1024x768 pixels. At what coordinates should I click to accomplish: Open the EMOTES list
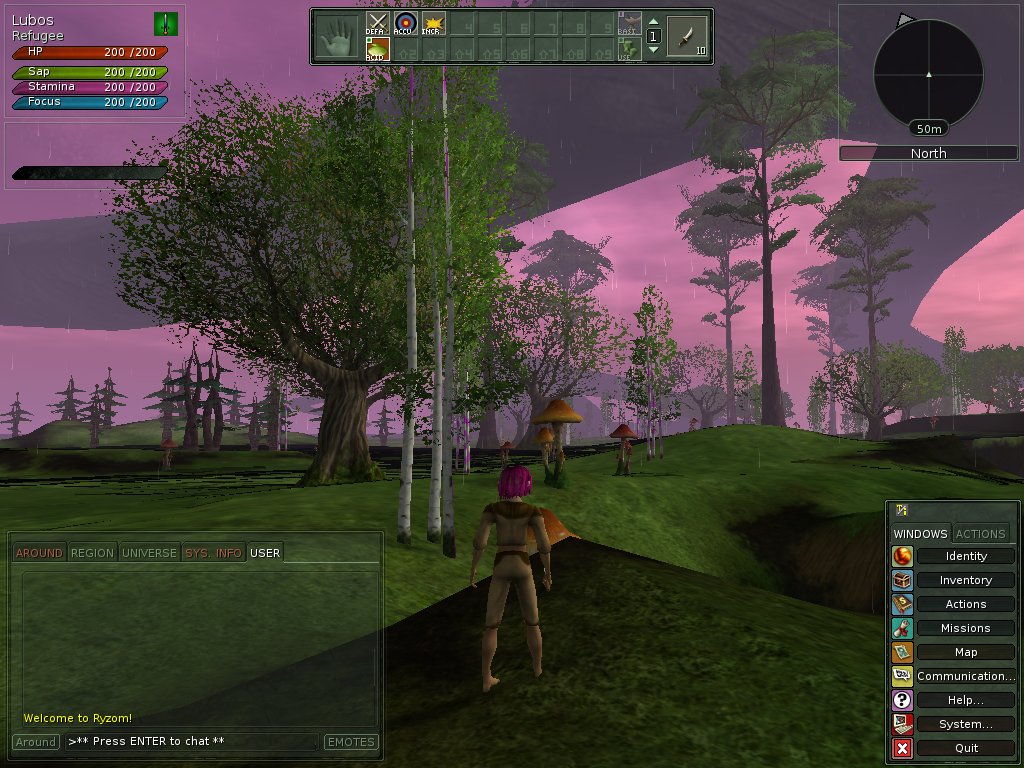[x=350, y=742]
